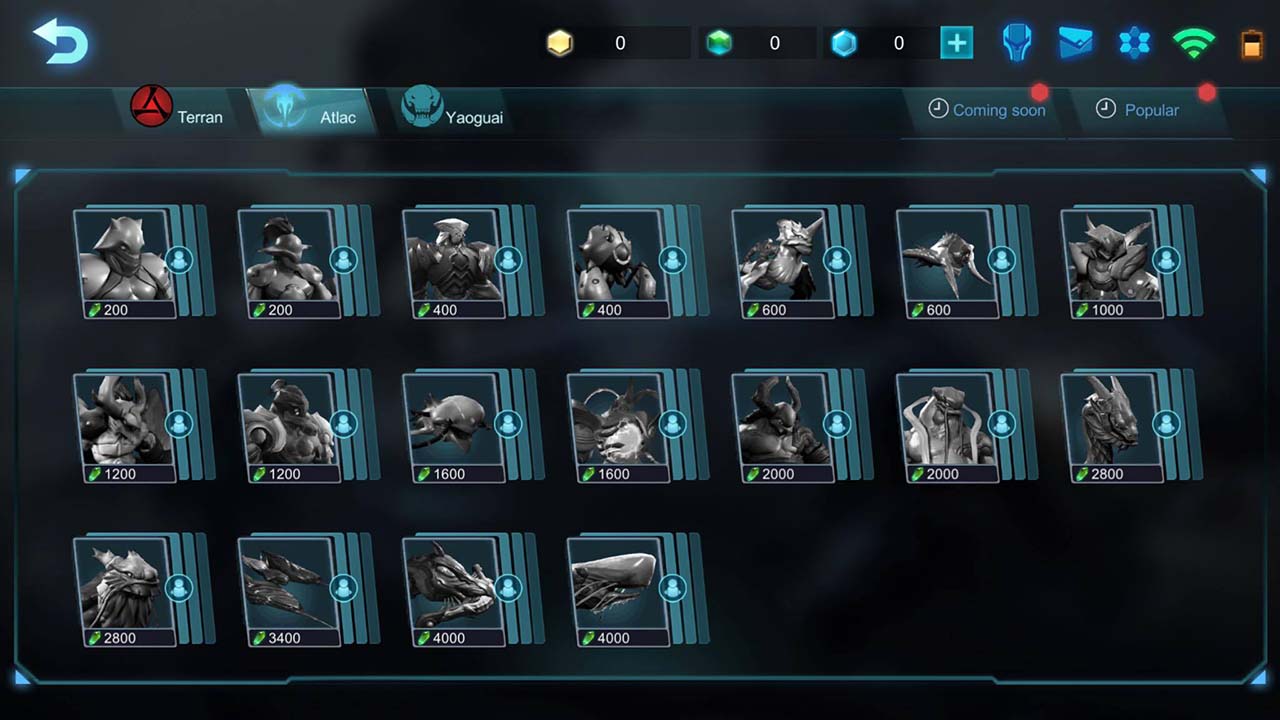Screen dimensions: 1280x720
Task: Open the Coming soon section
Action: [x=988, y=110]
